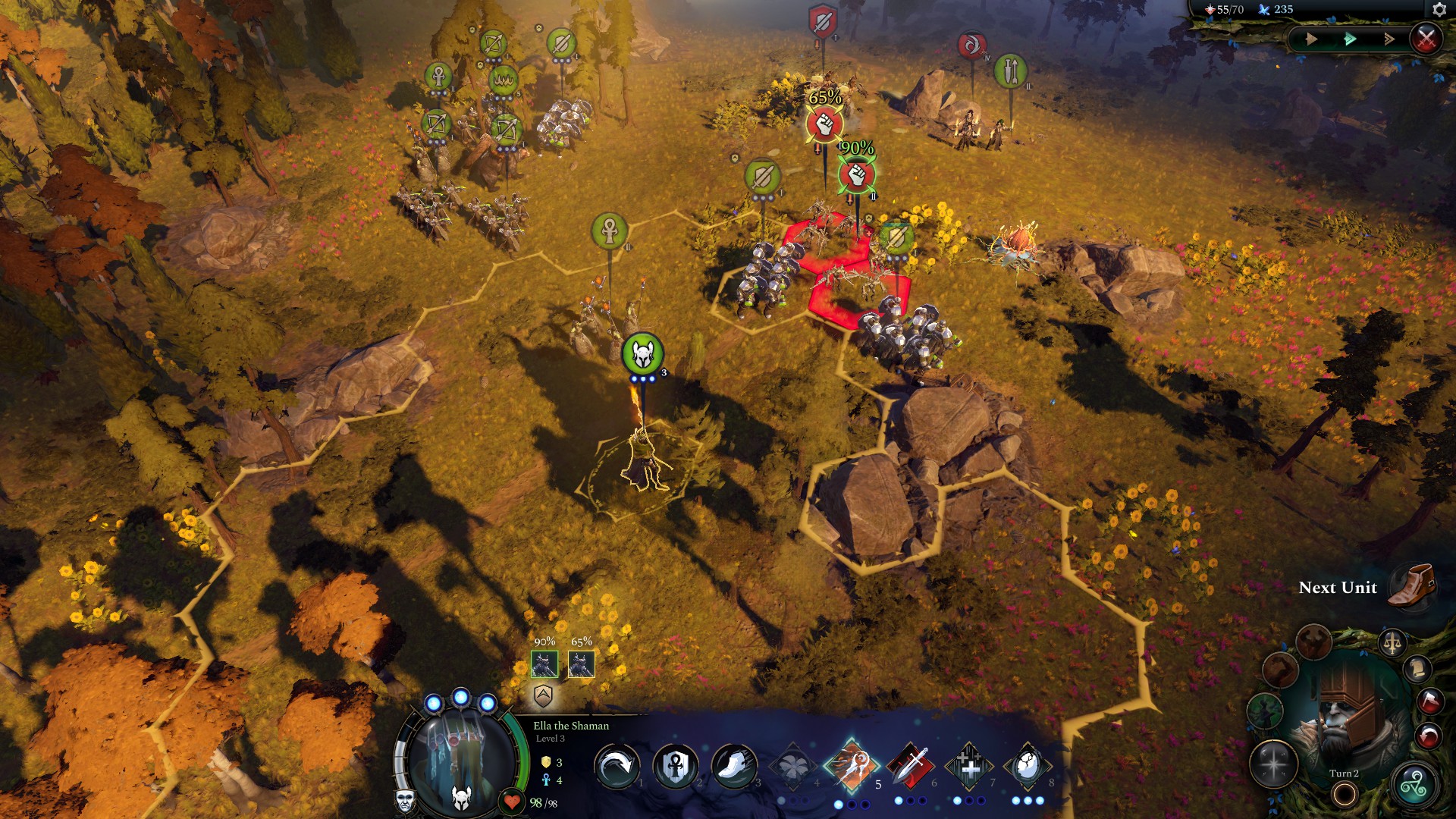Screen dimensions: 1456x819
Task: Select the green fast-forward double arrow
Action: point(1349,39)
